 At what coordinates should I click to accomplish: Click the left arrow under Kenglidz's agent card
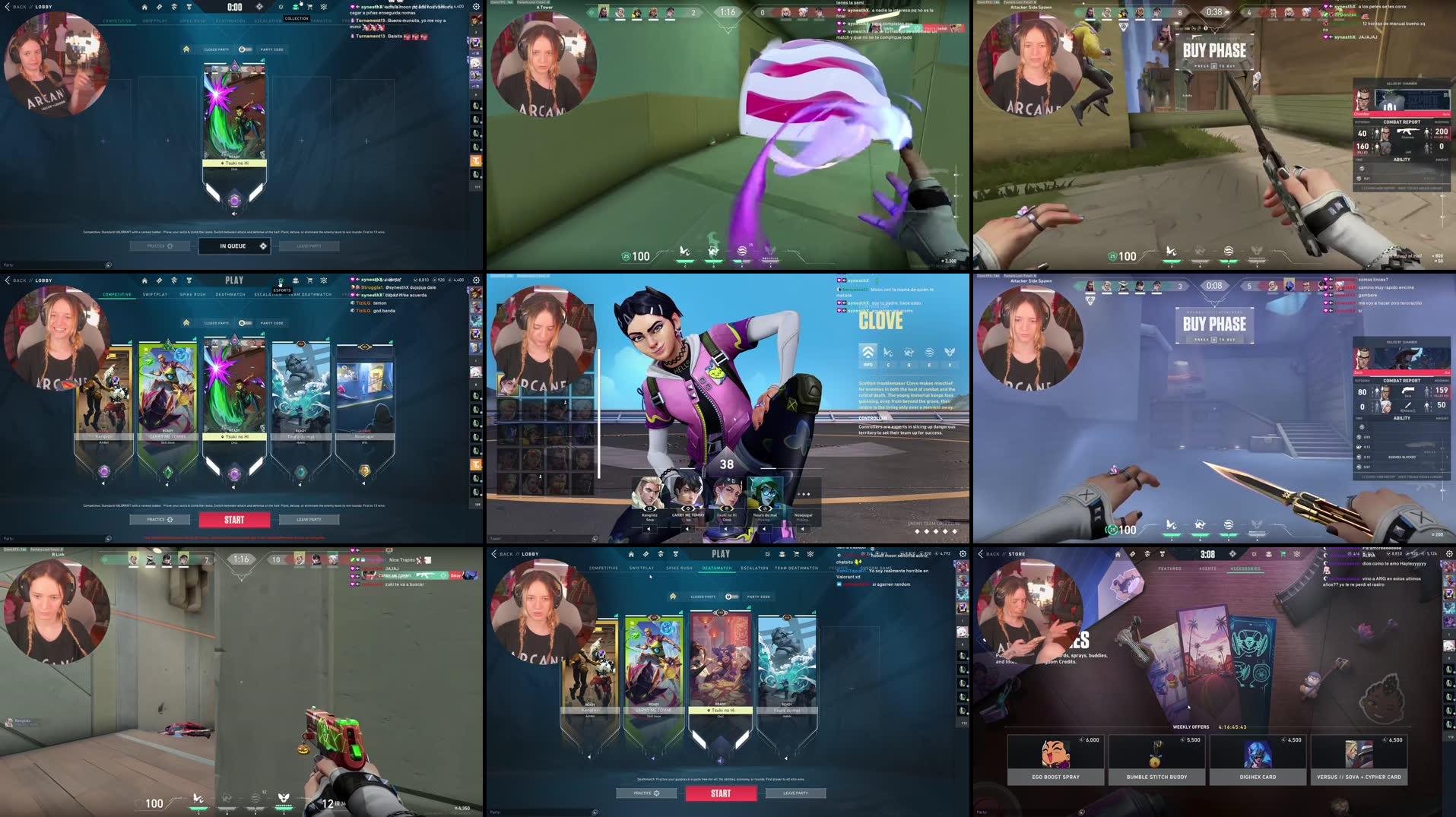point(103,483)
